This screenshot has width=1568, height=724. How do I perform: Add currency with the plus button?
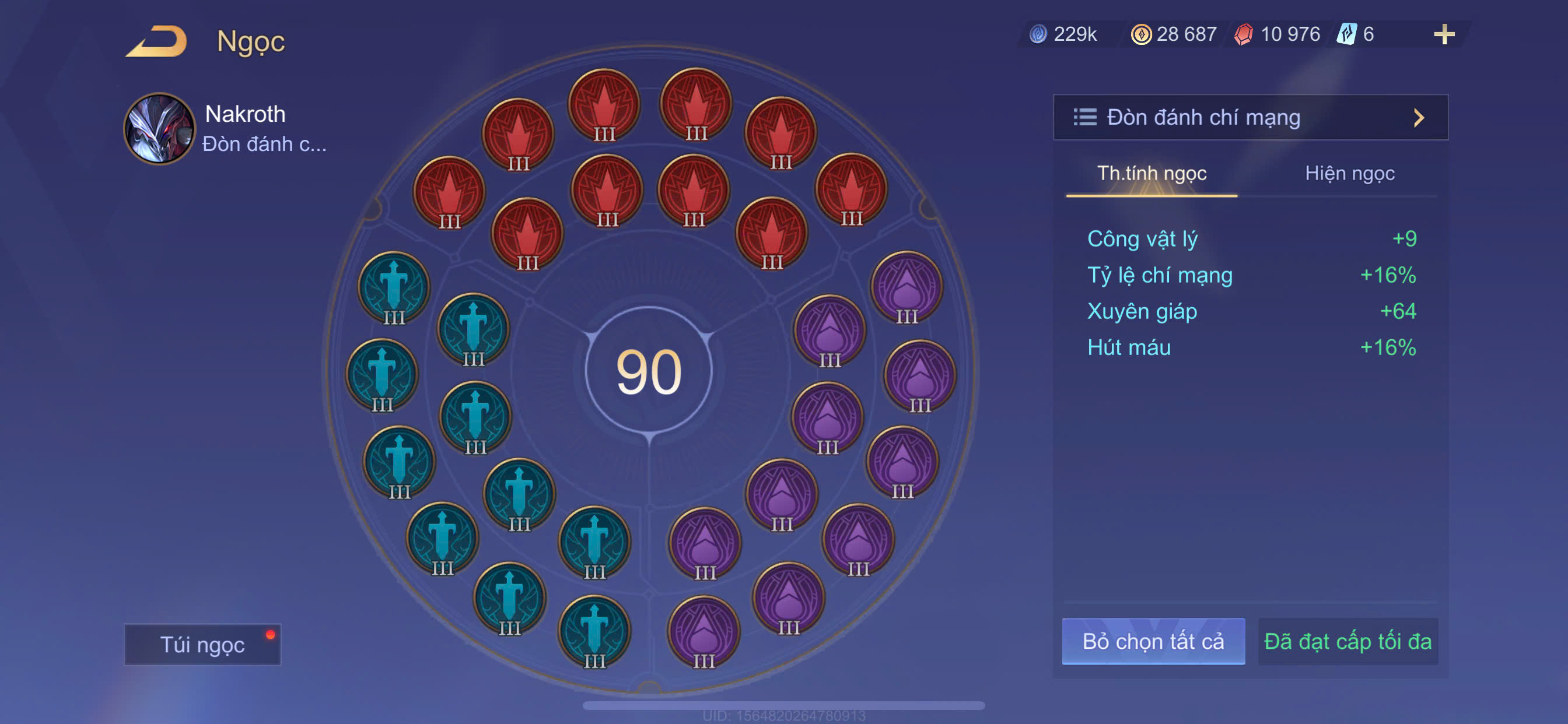[x=1443, y=34]
